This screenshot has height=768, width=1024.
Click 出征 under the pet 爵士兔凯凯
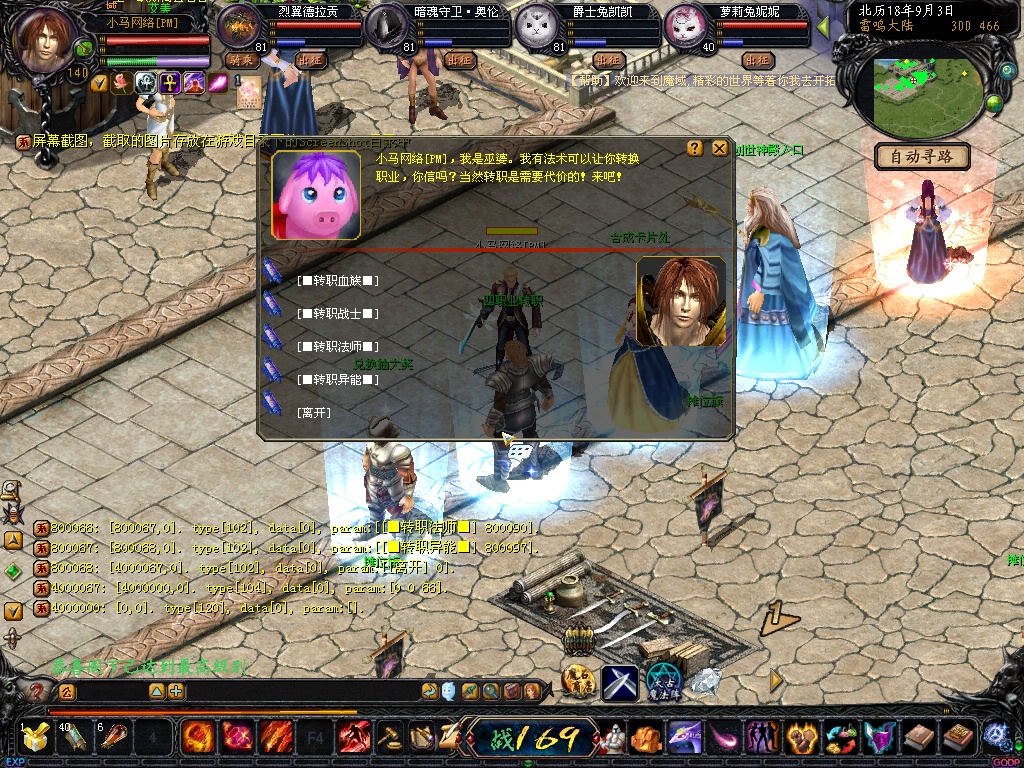click(x=608, y=60)
